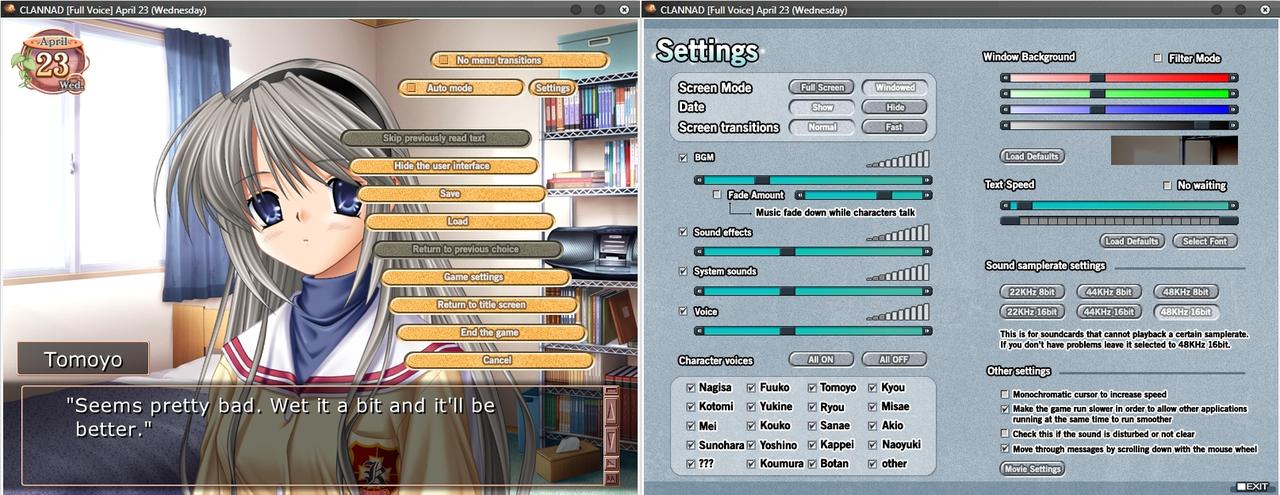This screenshot has height=495, width=1280.
Task: Choose Load in the game menu
Action: (x=458, y=221)
